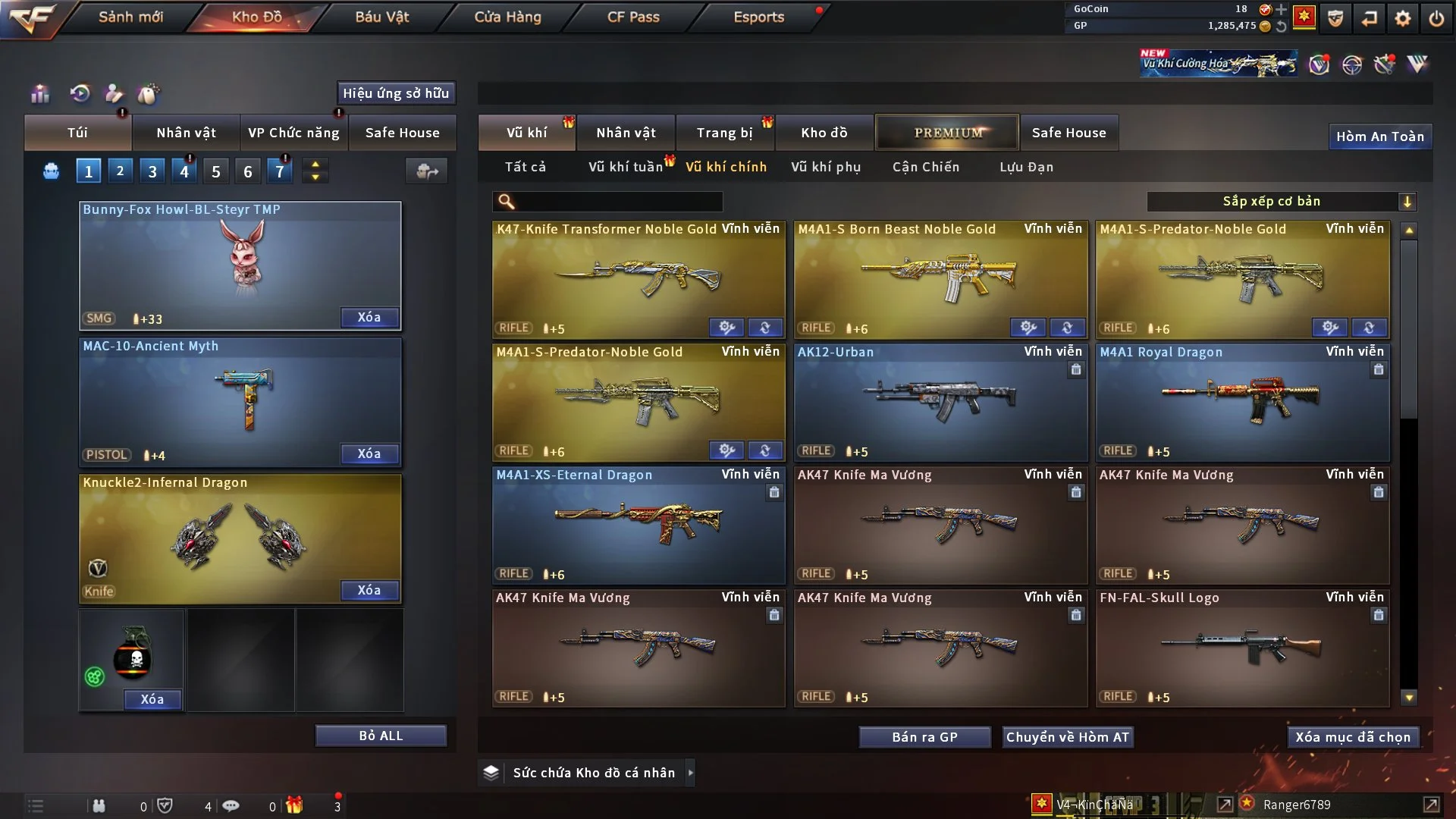Open the gear settings icon

1402,18
